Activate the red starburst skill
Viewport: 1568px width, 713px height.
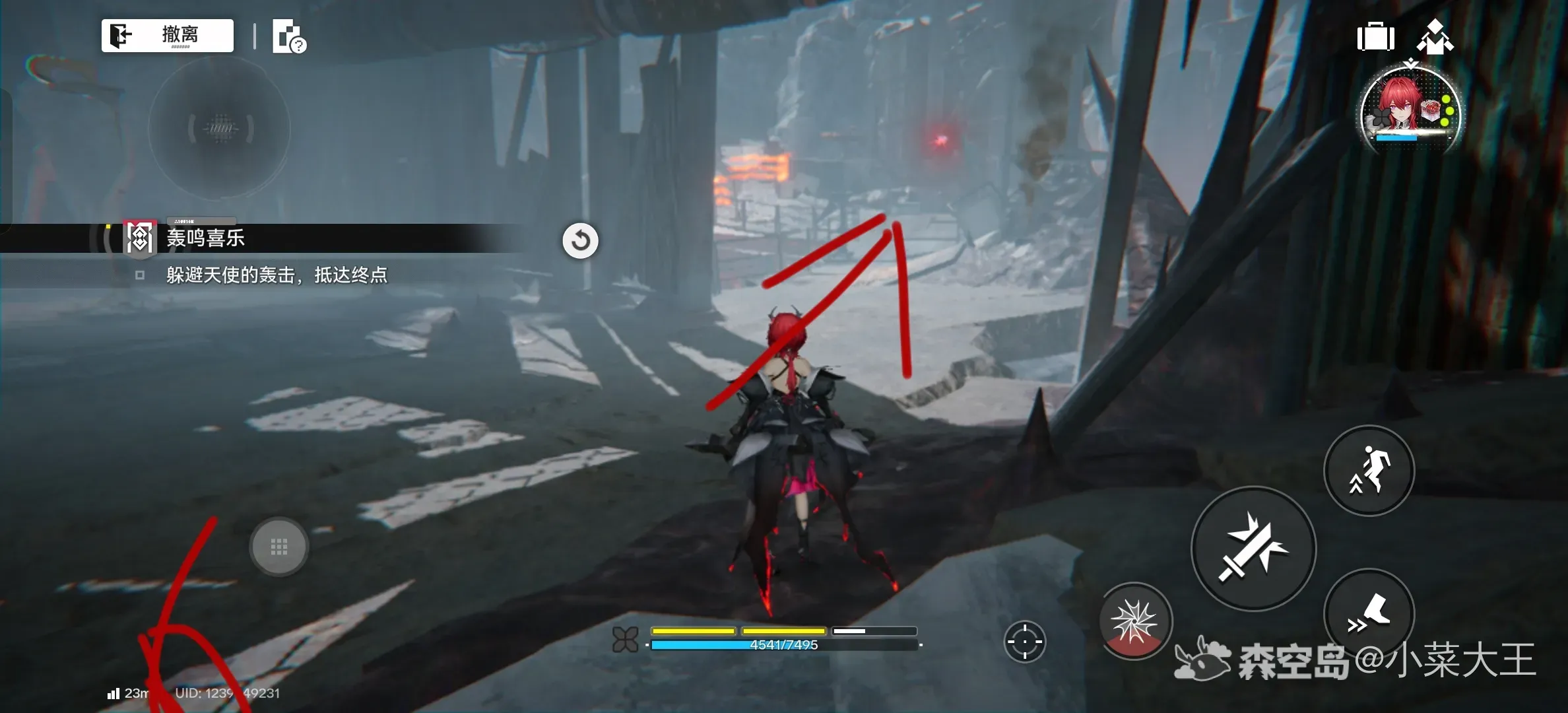tap(1134, 621)
